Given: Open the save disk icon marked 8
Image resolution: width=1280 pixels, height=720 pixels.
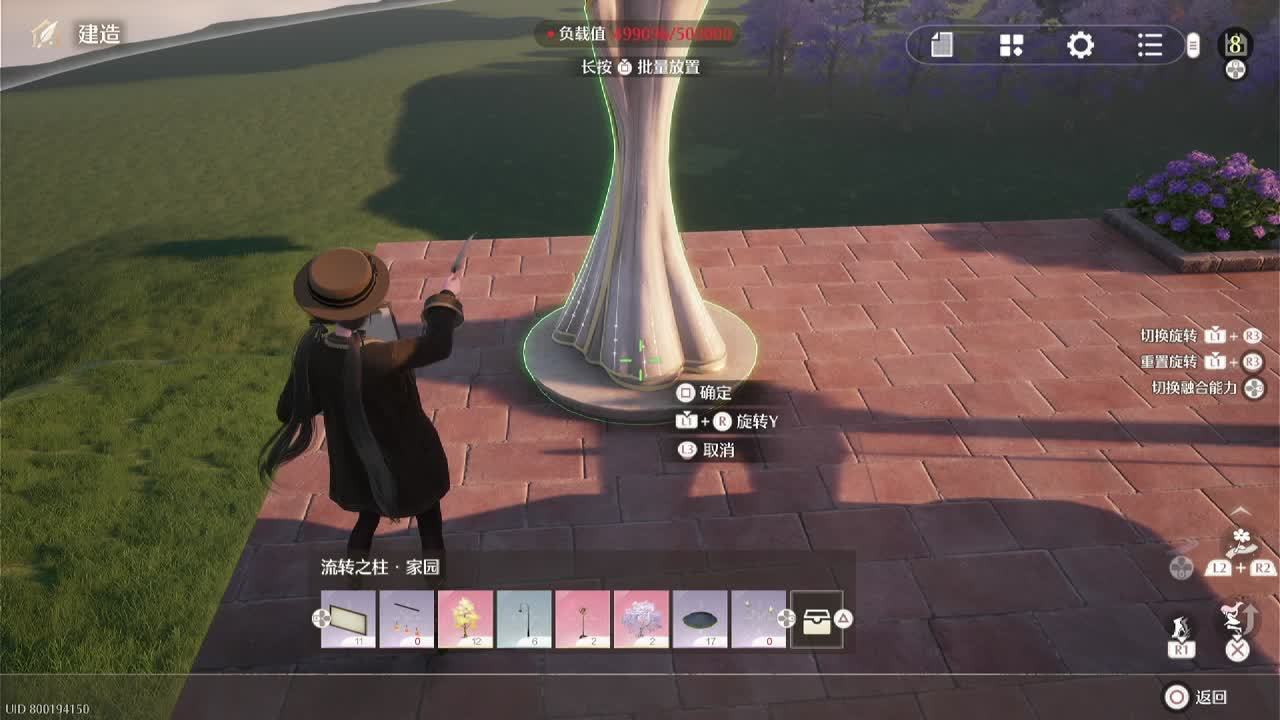Looking at the screenshot, I should 1236,44.
